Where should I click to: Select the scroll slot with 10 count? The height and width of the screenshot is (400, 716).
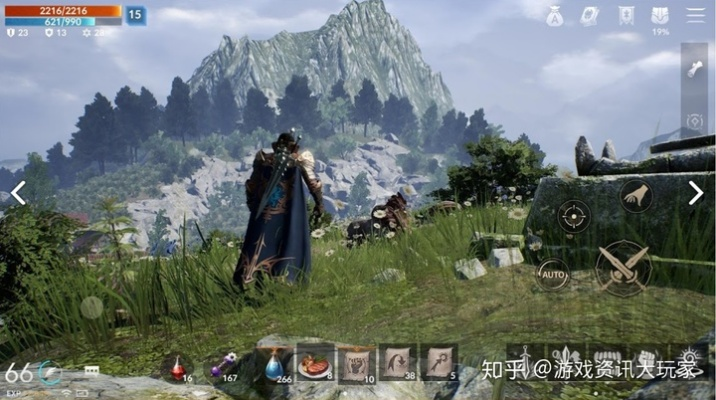coord(356,364)
